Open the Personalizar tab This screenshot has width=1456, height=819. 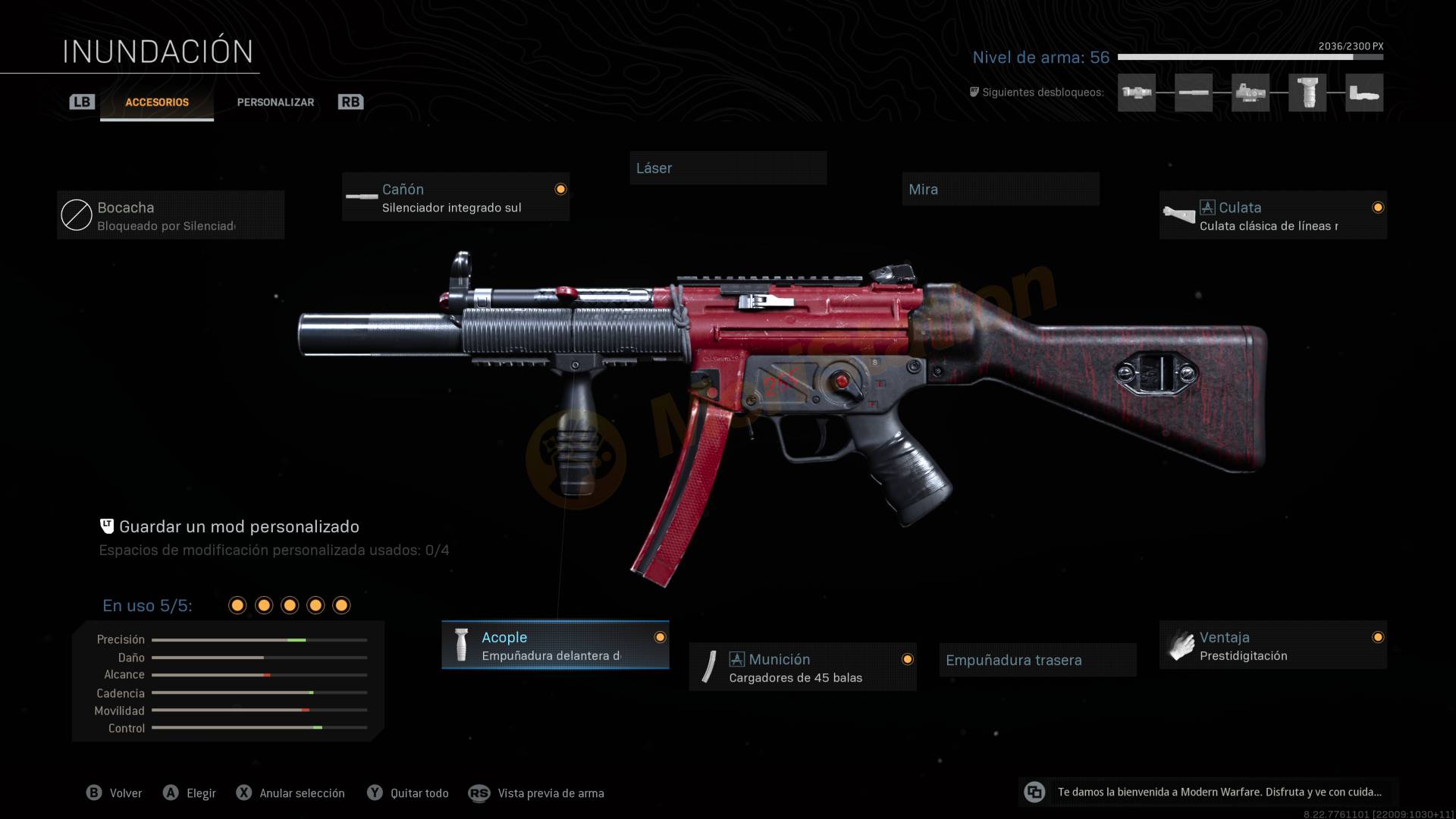pos(275,102)
